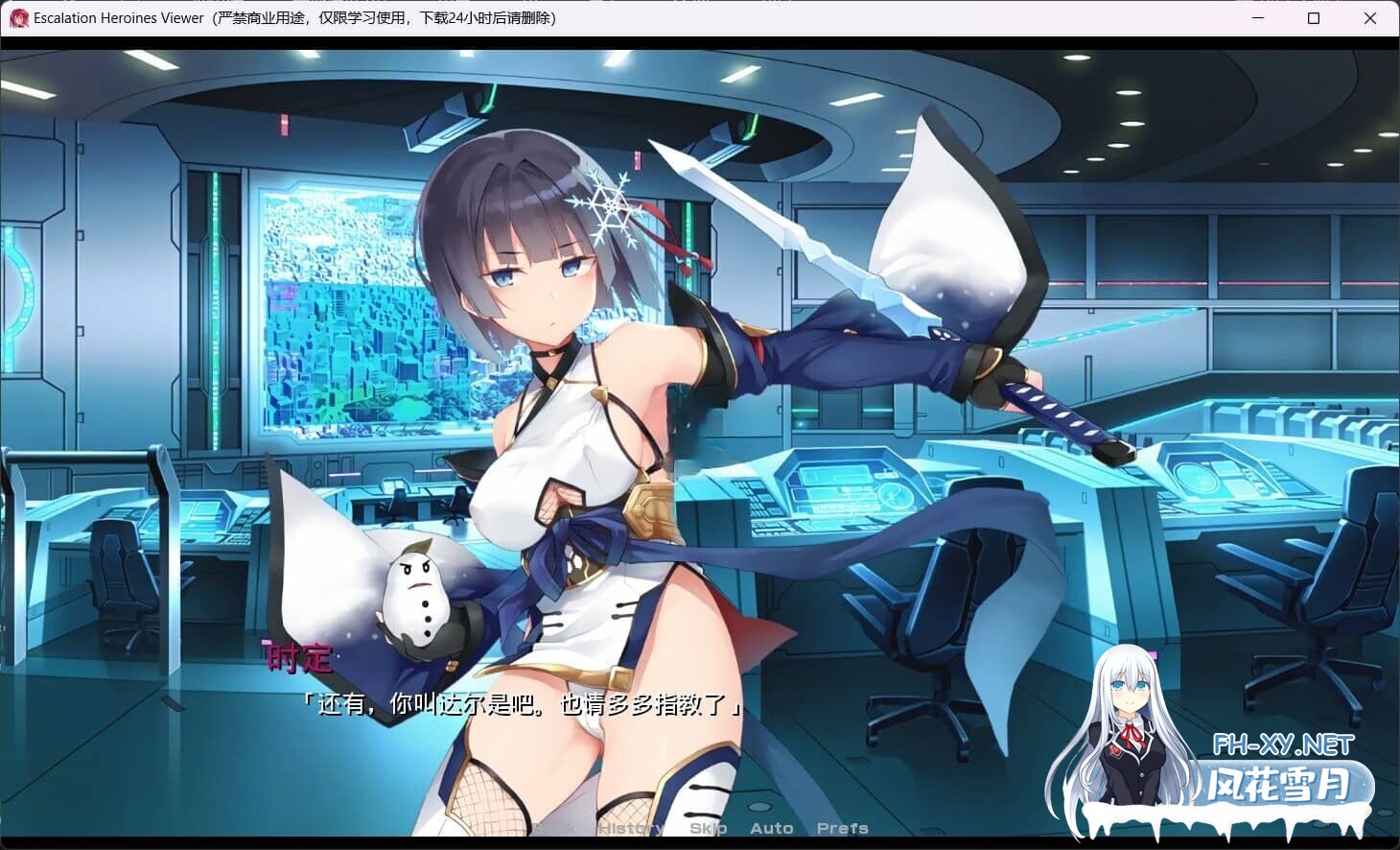This screenshot has width=1400, height=850.
Task: Maximize the Escalation Heroines Viewer window
Action: coord(1315,18)
